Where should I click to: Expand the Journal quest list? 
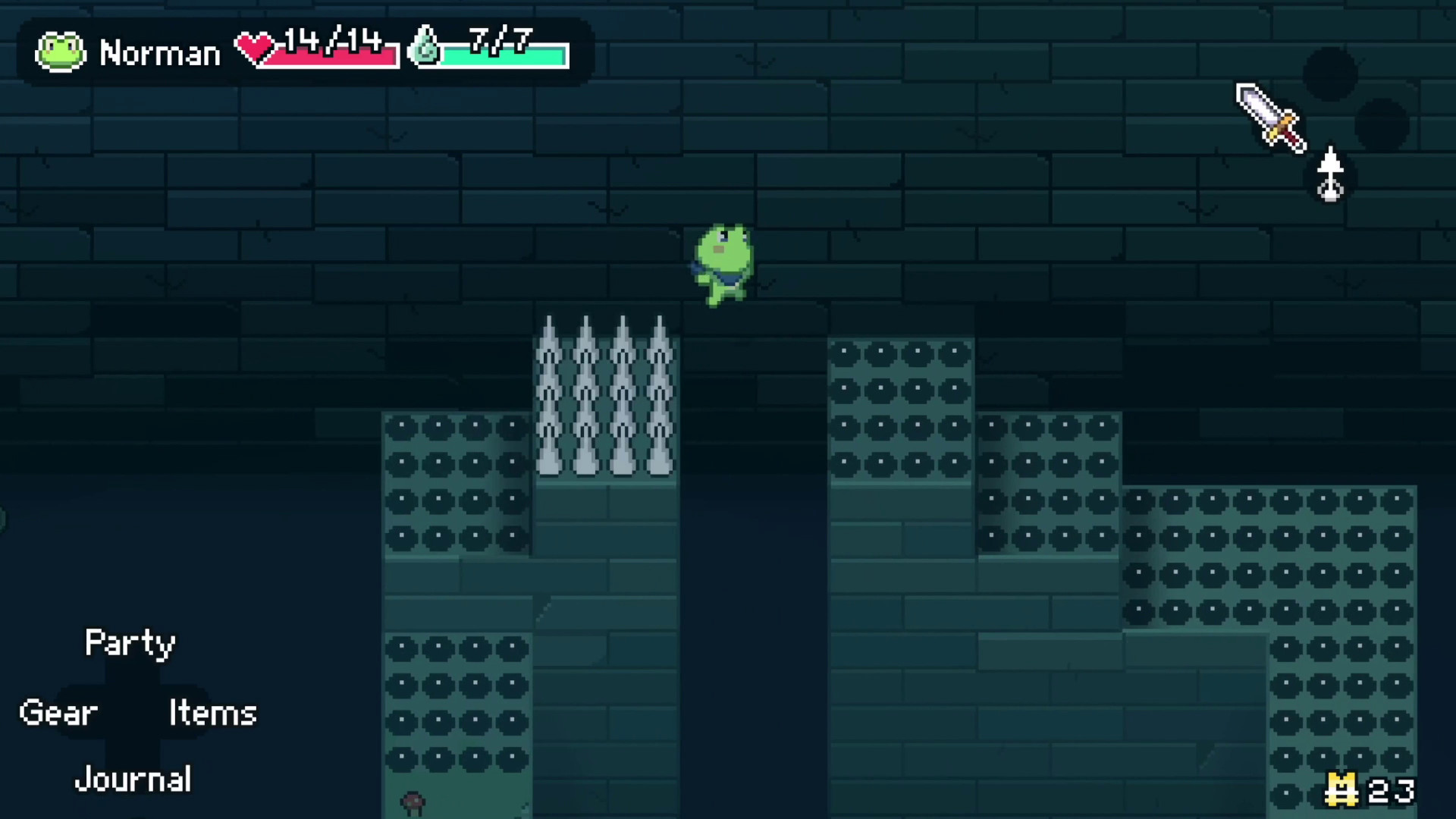tap(133, 778)
